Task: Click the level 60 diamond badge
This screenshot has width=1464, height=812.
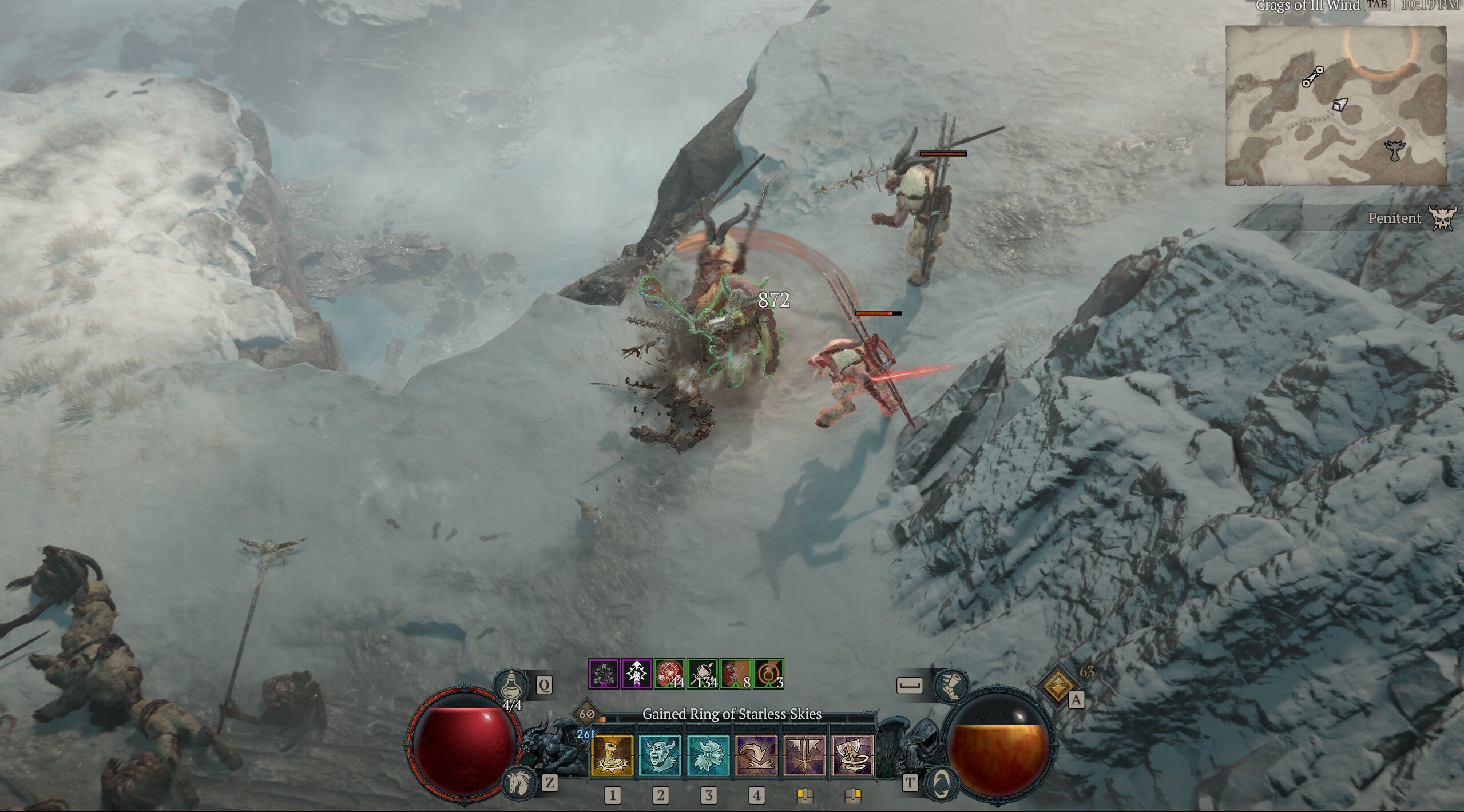Action: pyautogui.click(x=586, y=714)
